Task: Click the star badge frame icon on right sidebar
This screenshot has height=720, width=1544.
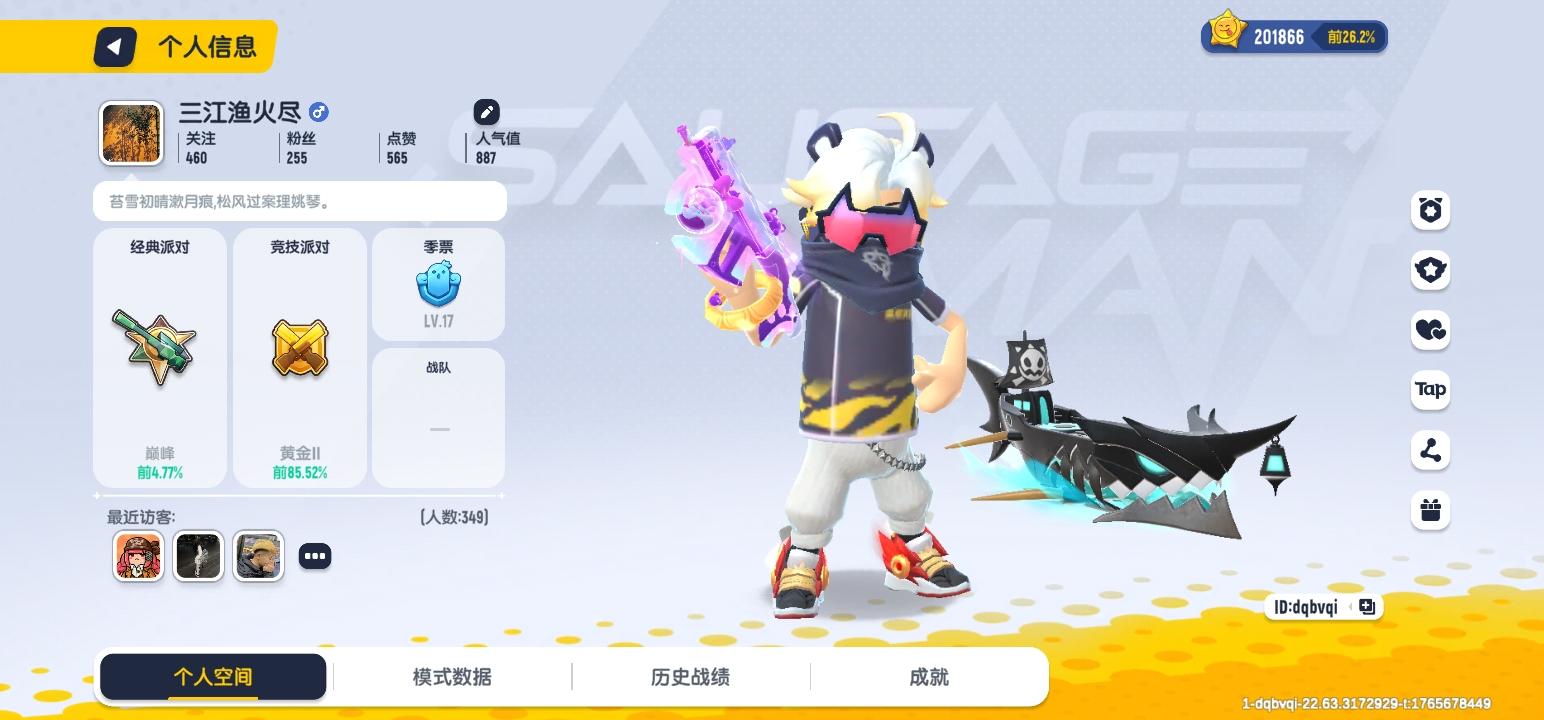Action: [1430, 270]
